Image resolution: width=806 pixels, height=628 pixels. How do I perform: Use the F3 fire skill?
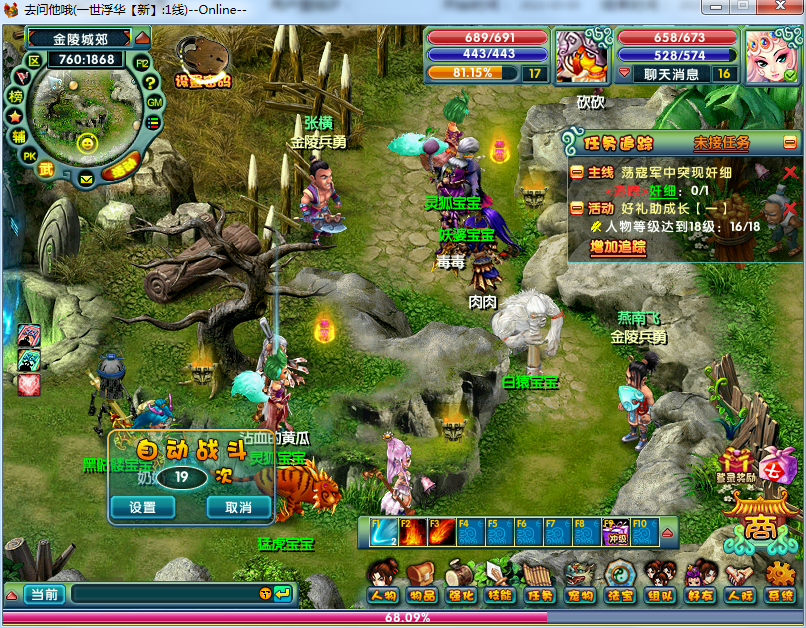pyautogui.click(x=441, y=532)
